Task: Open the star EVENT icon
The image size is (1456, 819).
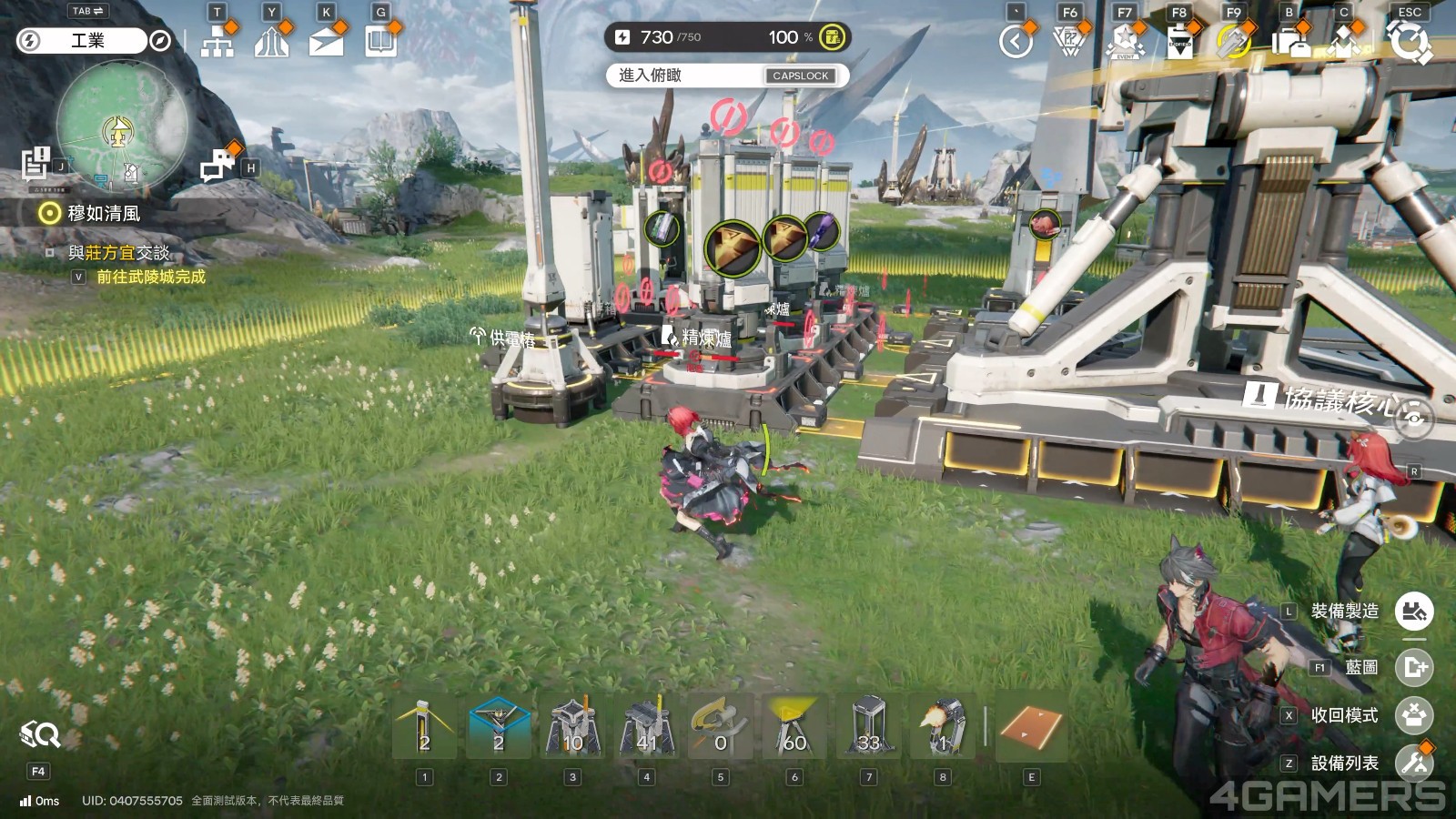Action: [x=1125, y=41]
